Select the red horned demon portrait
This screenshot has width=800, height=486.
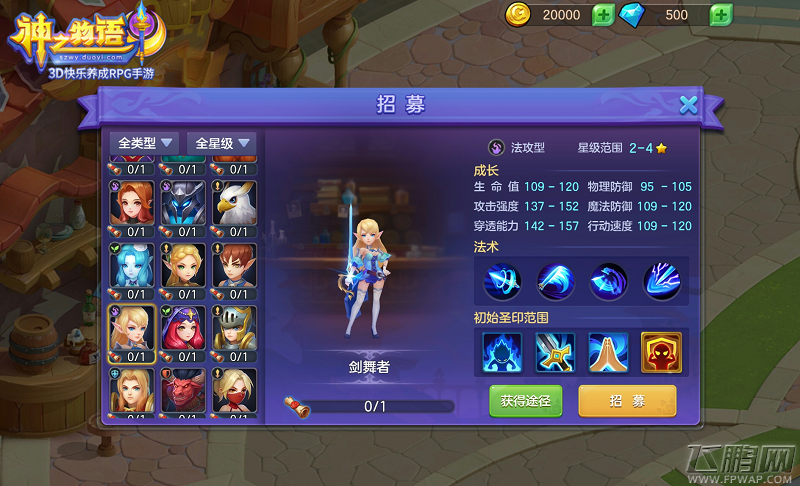pos(182,389)
